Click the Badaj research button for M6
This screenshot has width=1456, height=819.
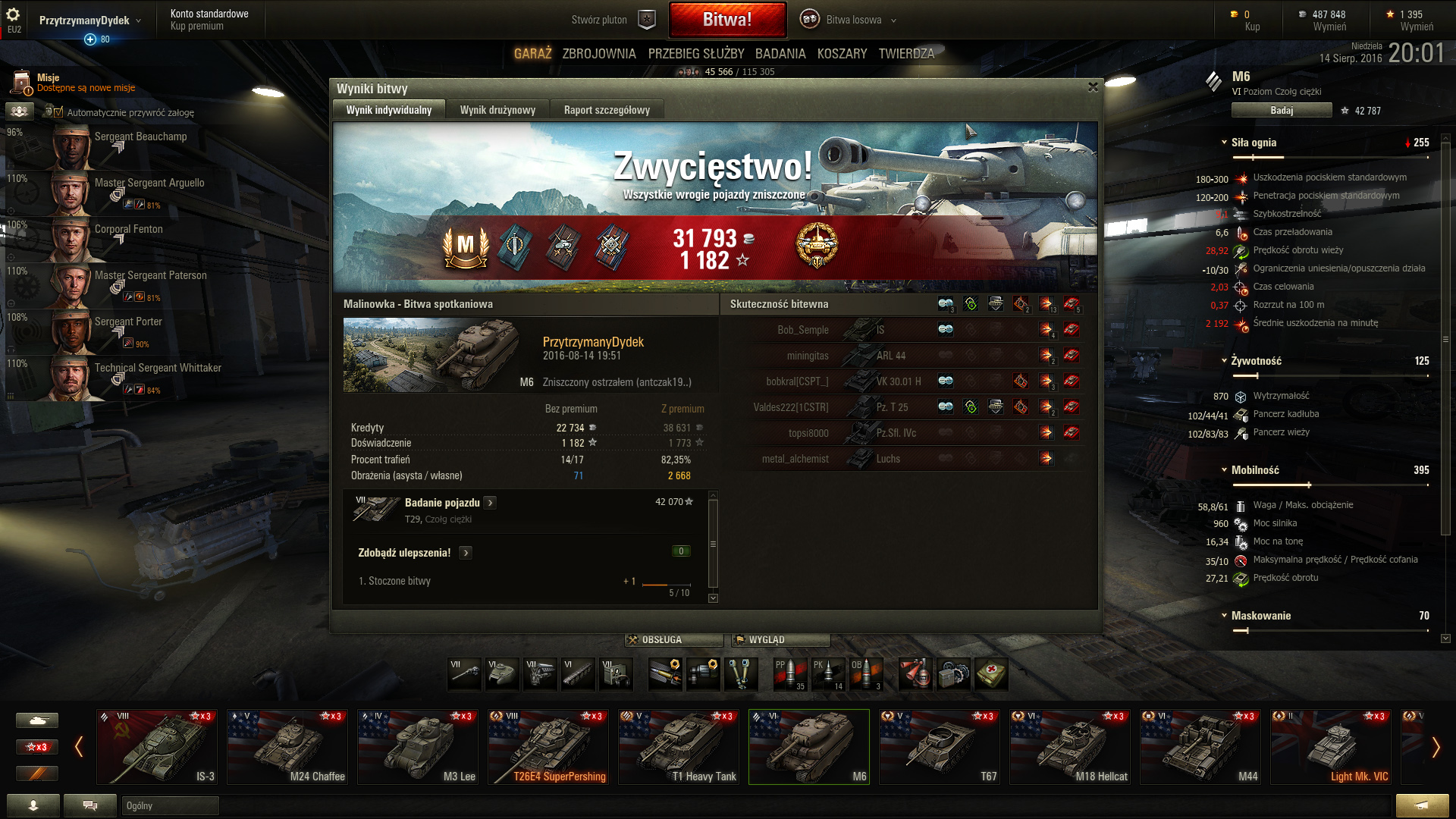point(1281,111)
